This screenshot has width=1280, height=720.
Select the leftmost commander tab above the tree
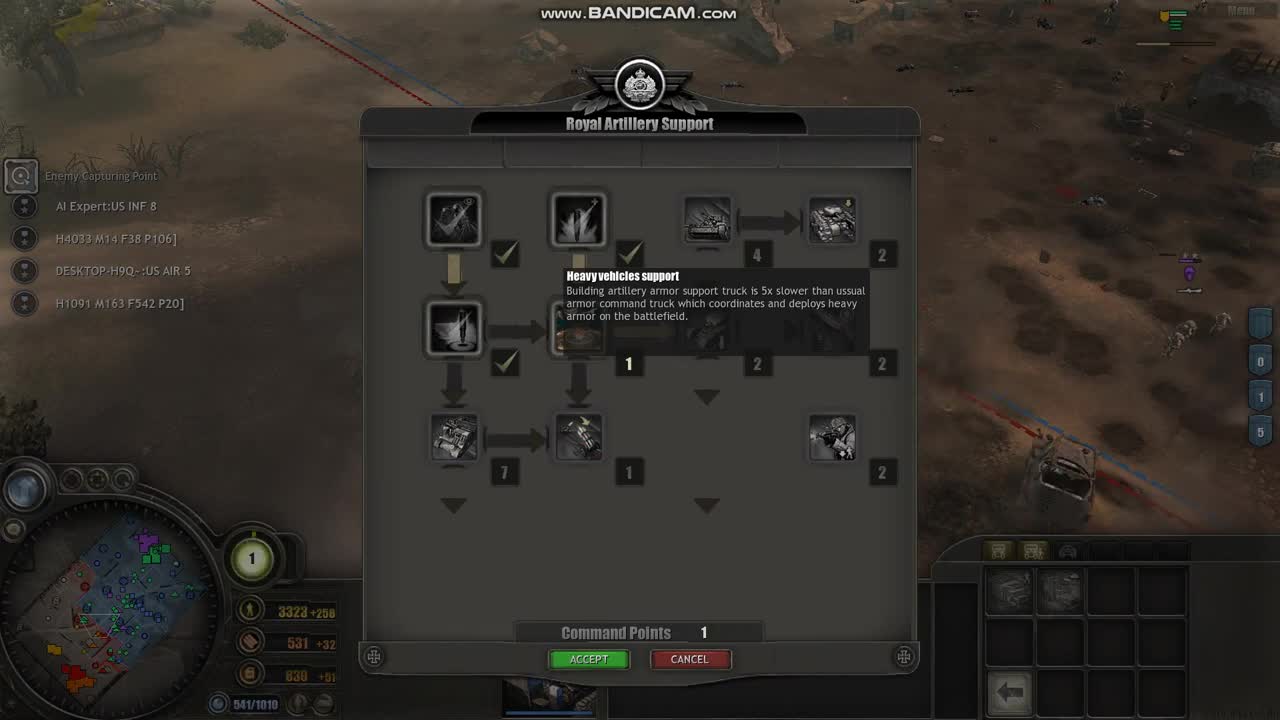pyautogui.click(x=433, y=155)
